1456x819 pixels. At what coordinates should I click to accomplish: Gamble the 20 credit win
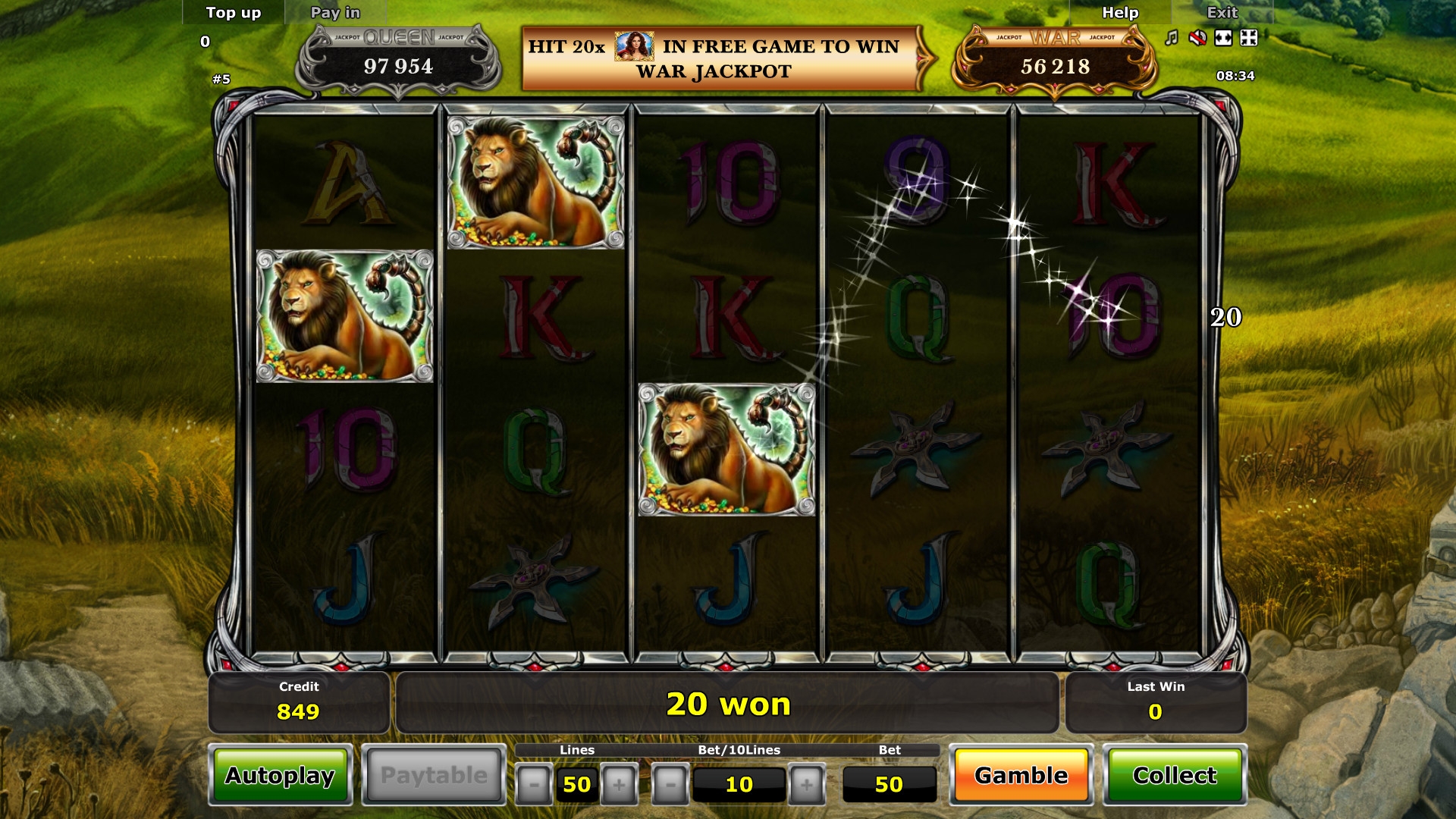1021,775
